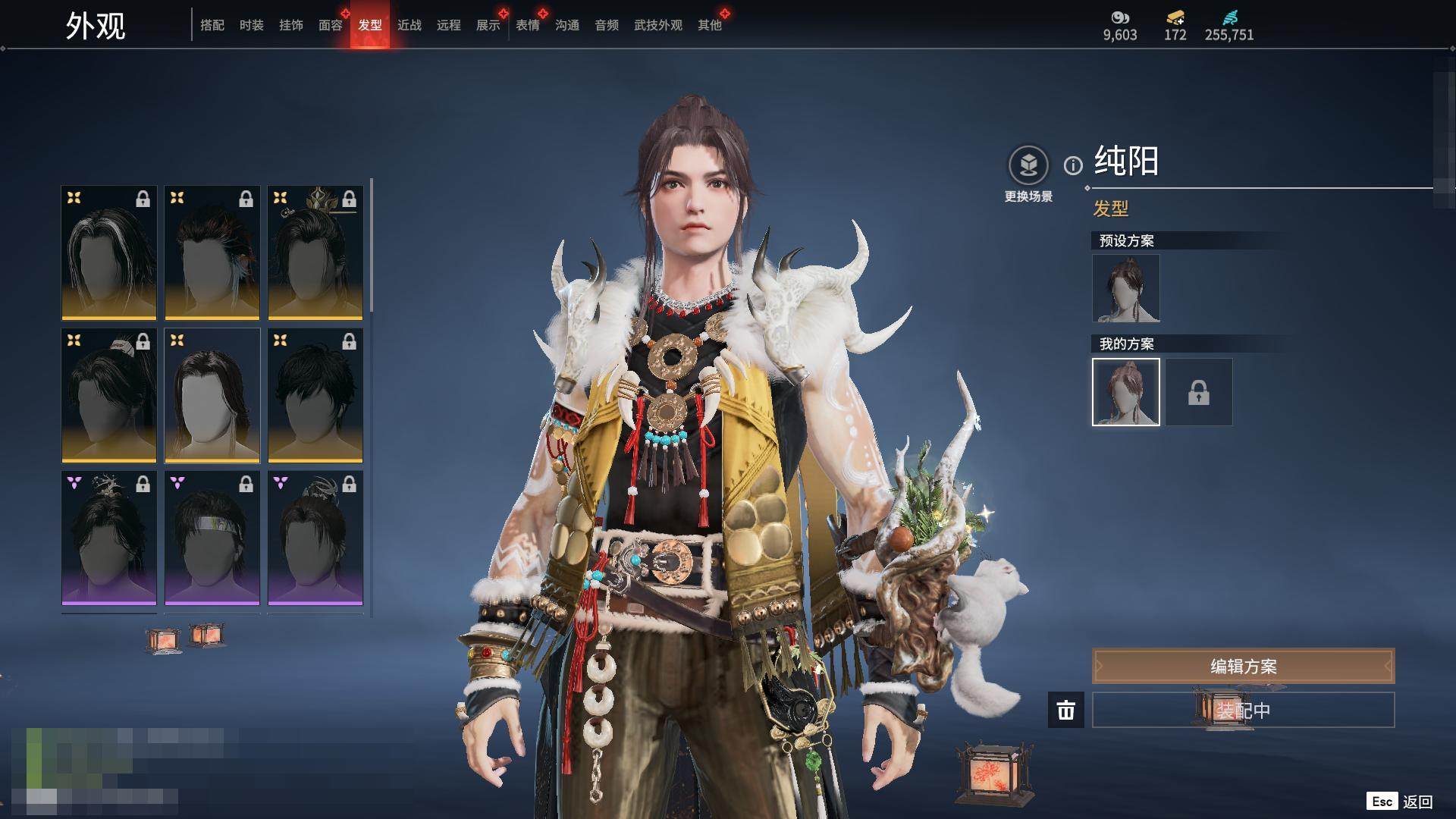Select the 表情 emote tab
1456x819 pixels.
[528, 25]
